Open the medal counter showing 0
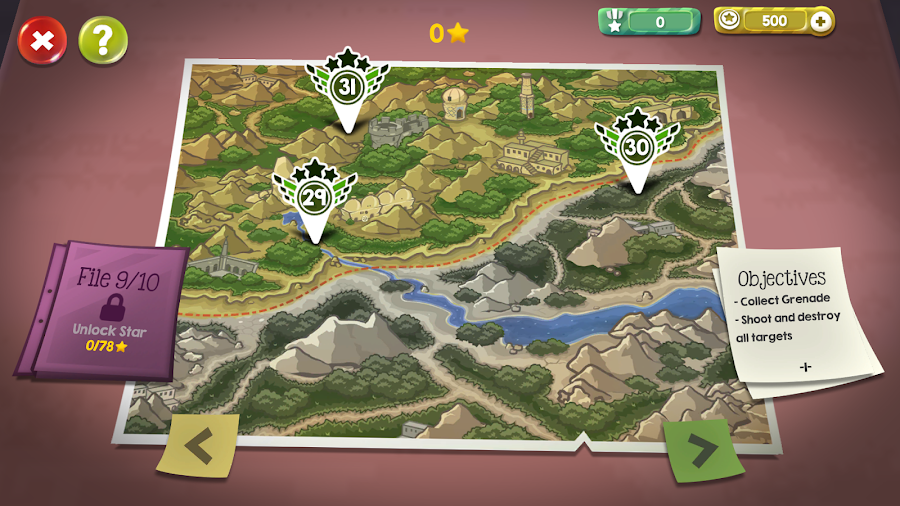Screen dimensions: 900x506 pos(648,21)
